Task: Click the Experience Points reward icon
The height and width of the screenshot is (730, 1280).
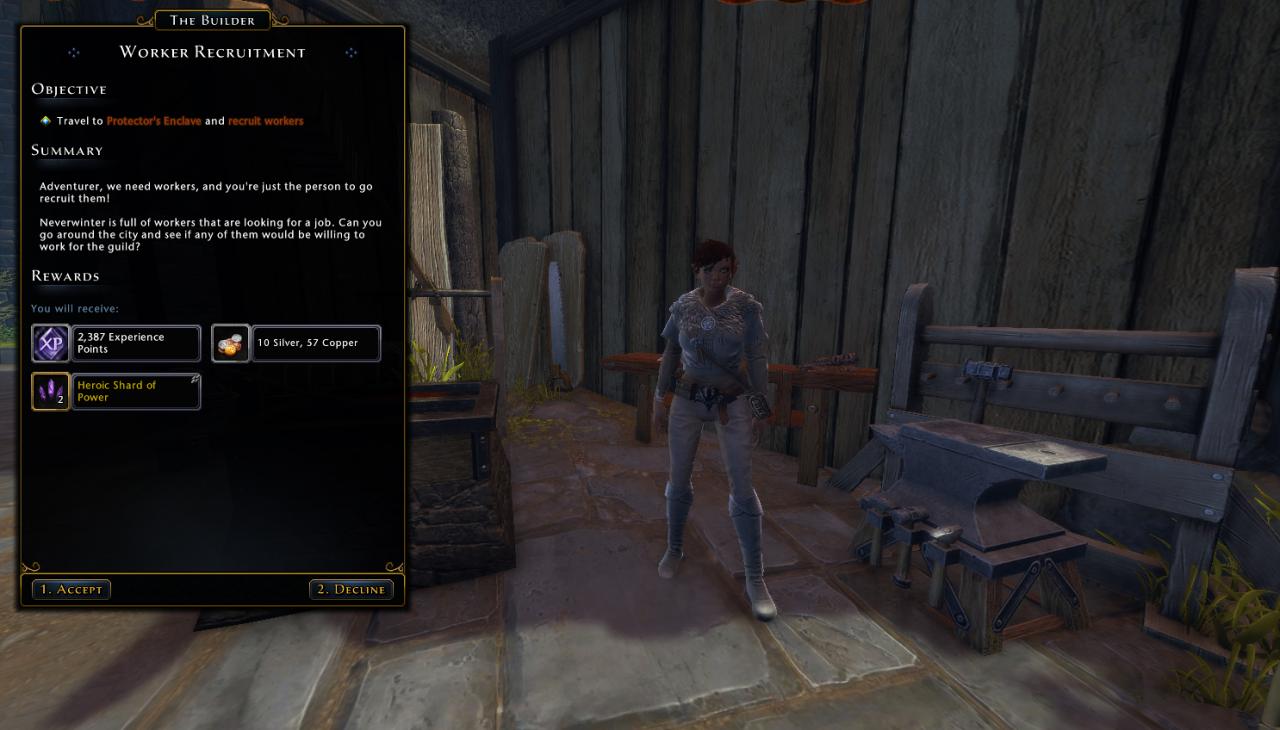Action: 50,344
